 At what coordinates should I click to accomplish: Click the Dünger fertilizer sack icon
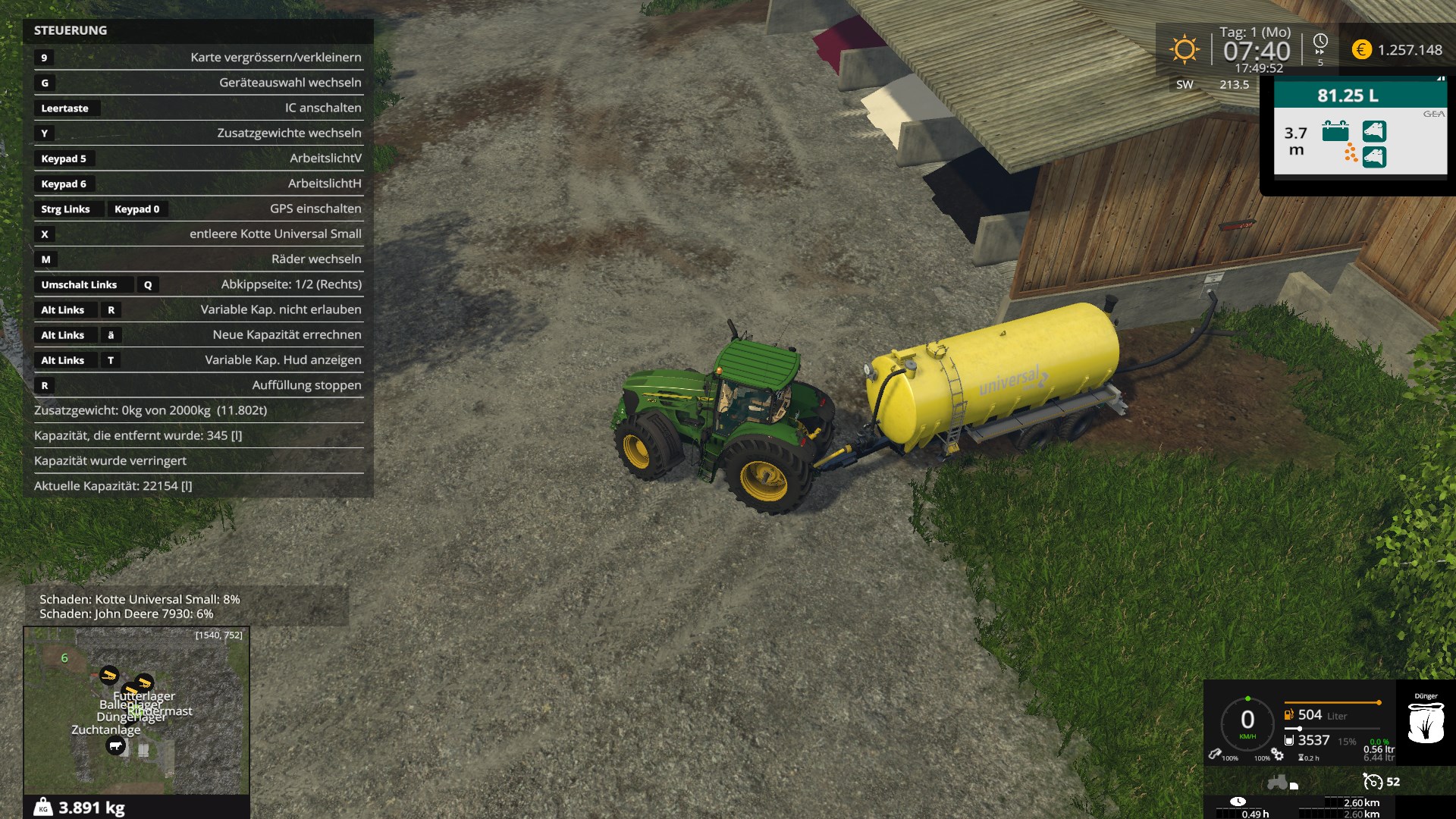(1425, 723)
